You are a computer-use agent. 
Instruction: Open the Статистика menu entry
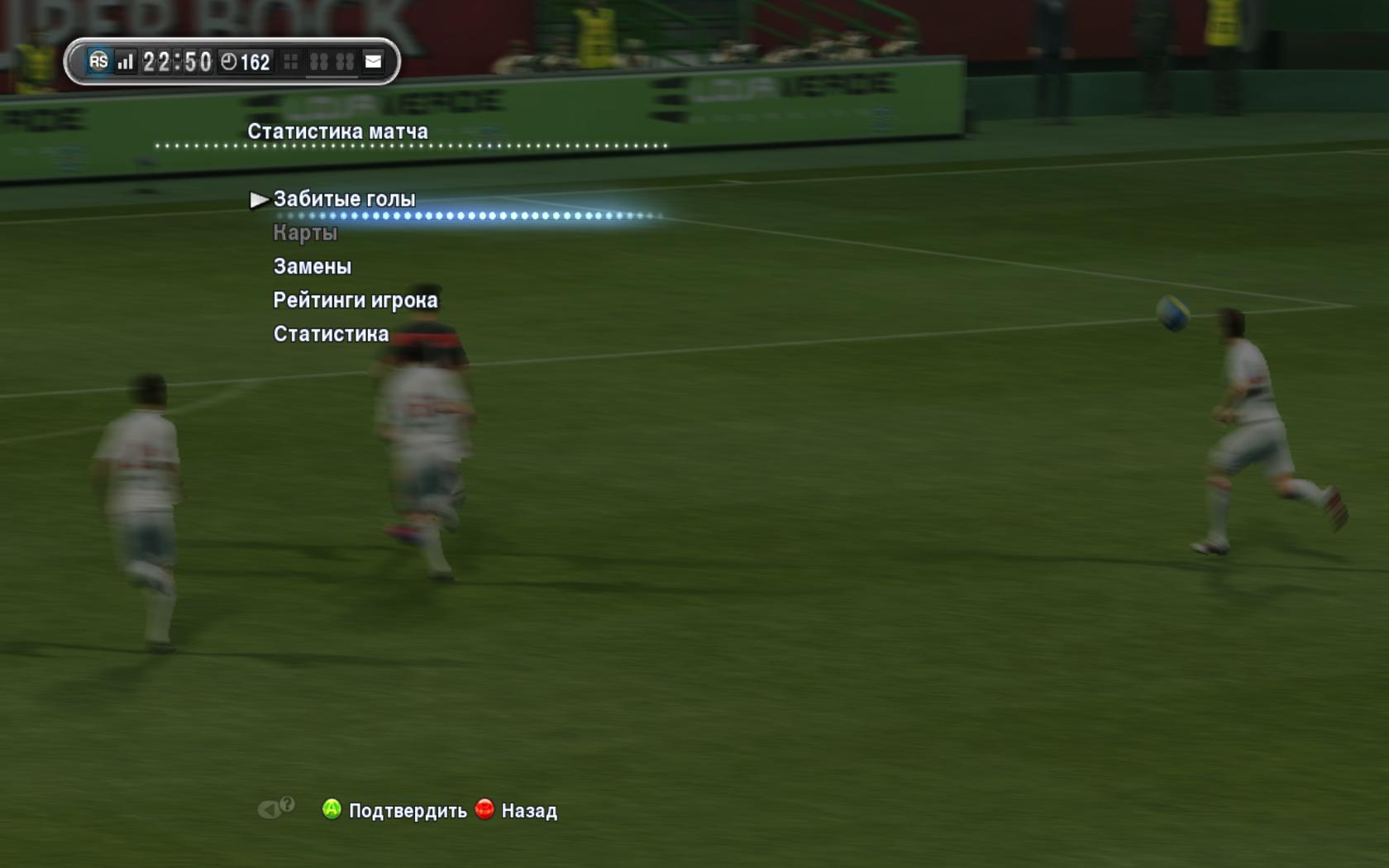tap(331, 334)
